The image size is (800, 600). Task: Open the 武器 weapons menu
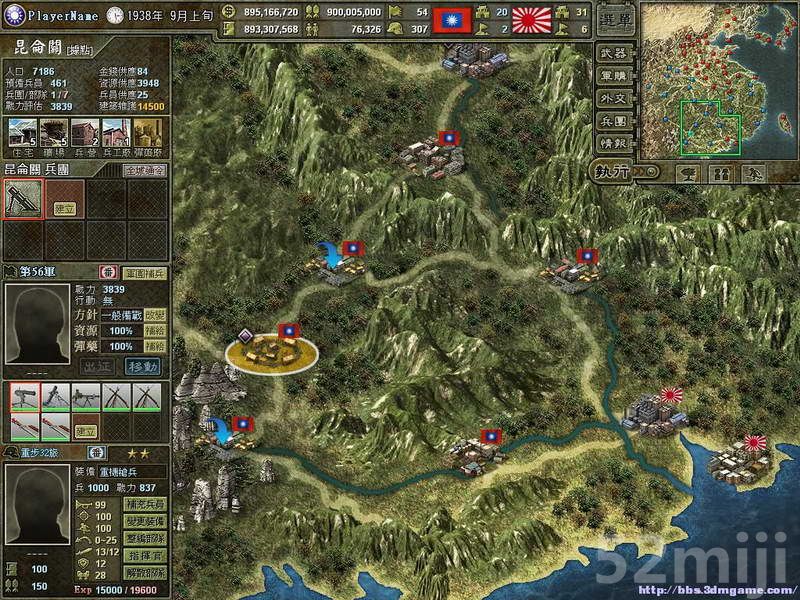(613, 53)
